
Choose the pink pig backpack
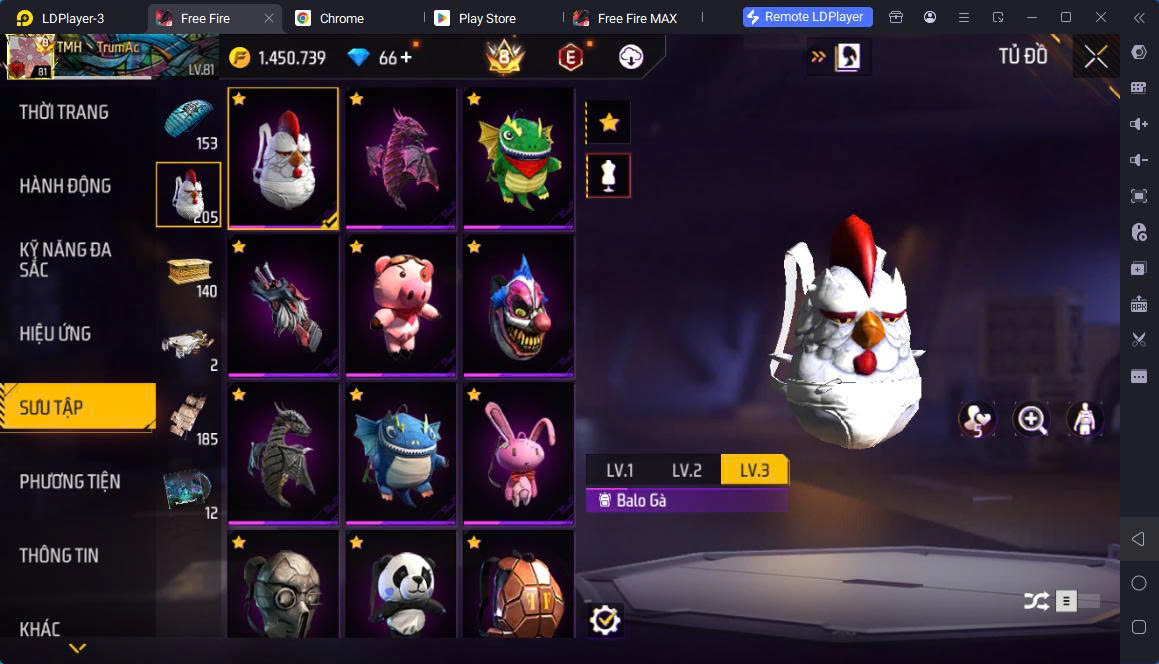(x=401, y=306)
